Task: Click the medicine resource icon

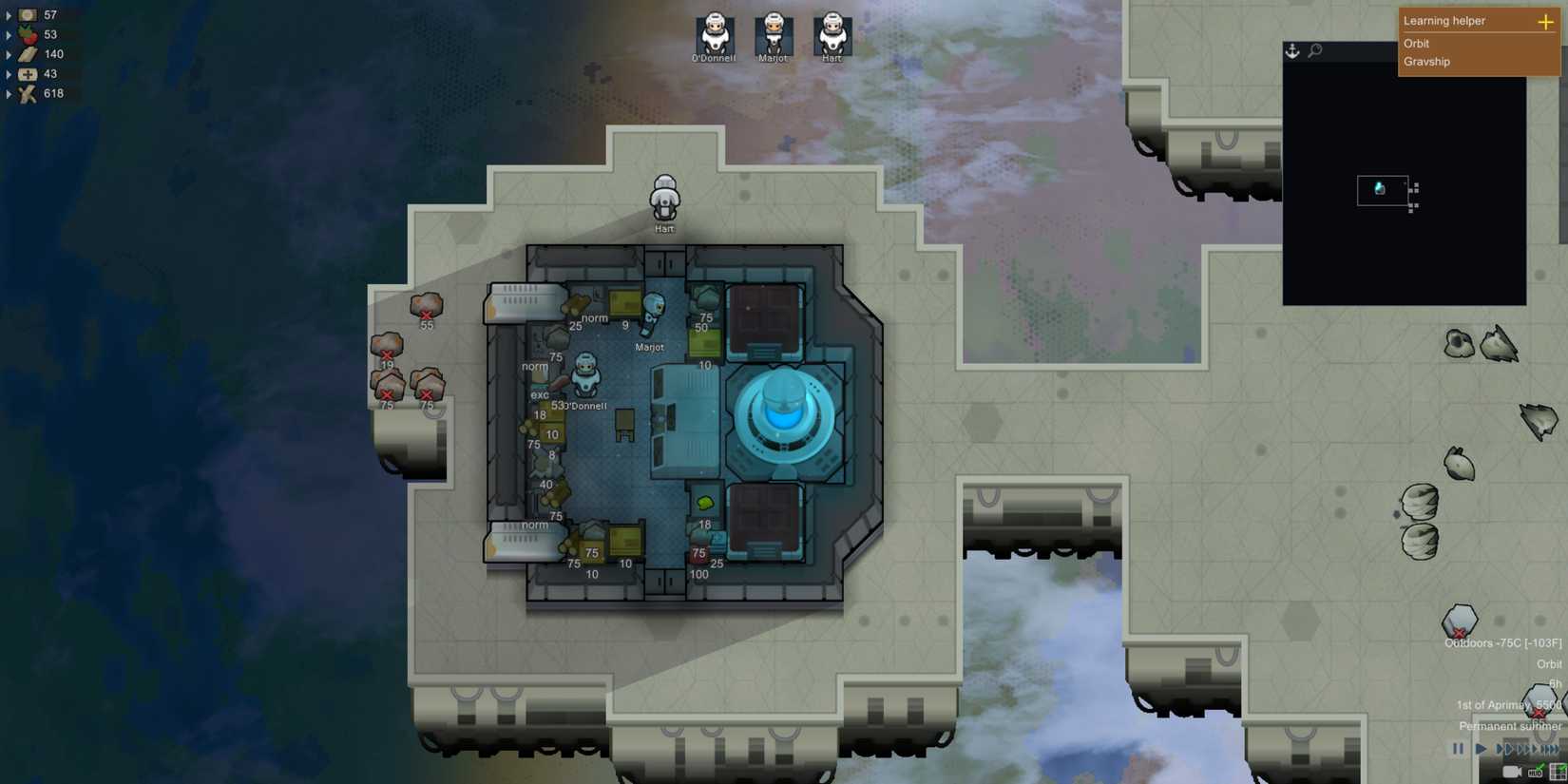Action: pos(27,73)
